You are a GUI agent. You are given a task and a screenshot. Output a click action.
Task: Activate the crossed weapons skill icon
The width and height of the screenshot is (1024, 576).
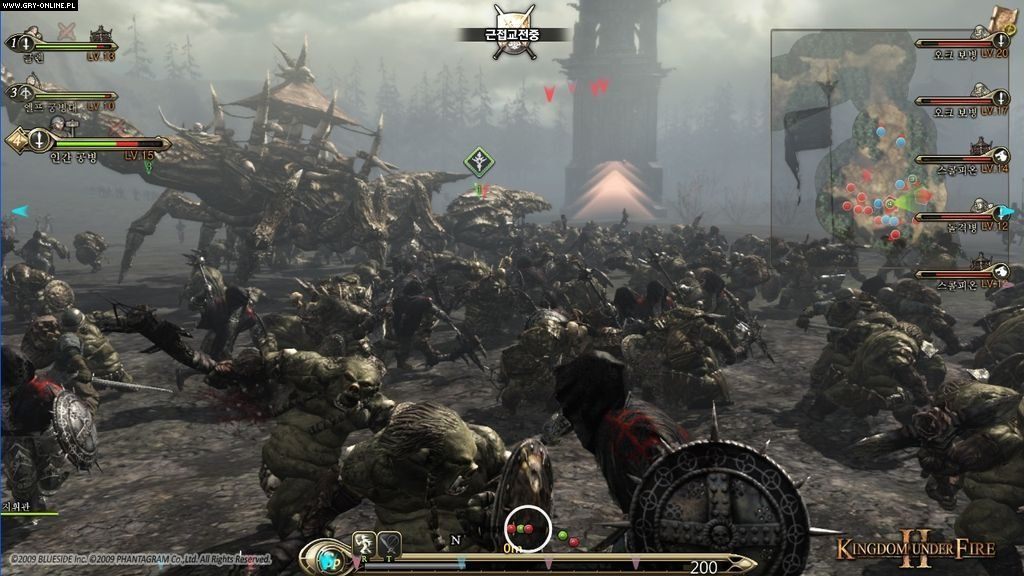click(390, 543)
